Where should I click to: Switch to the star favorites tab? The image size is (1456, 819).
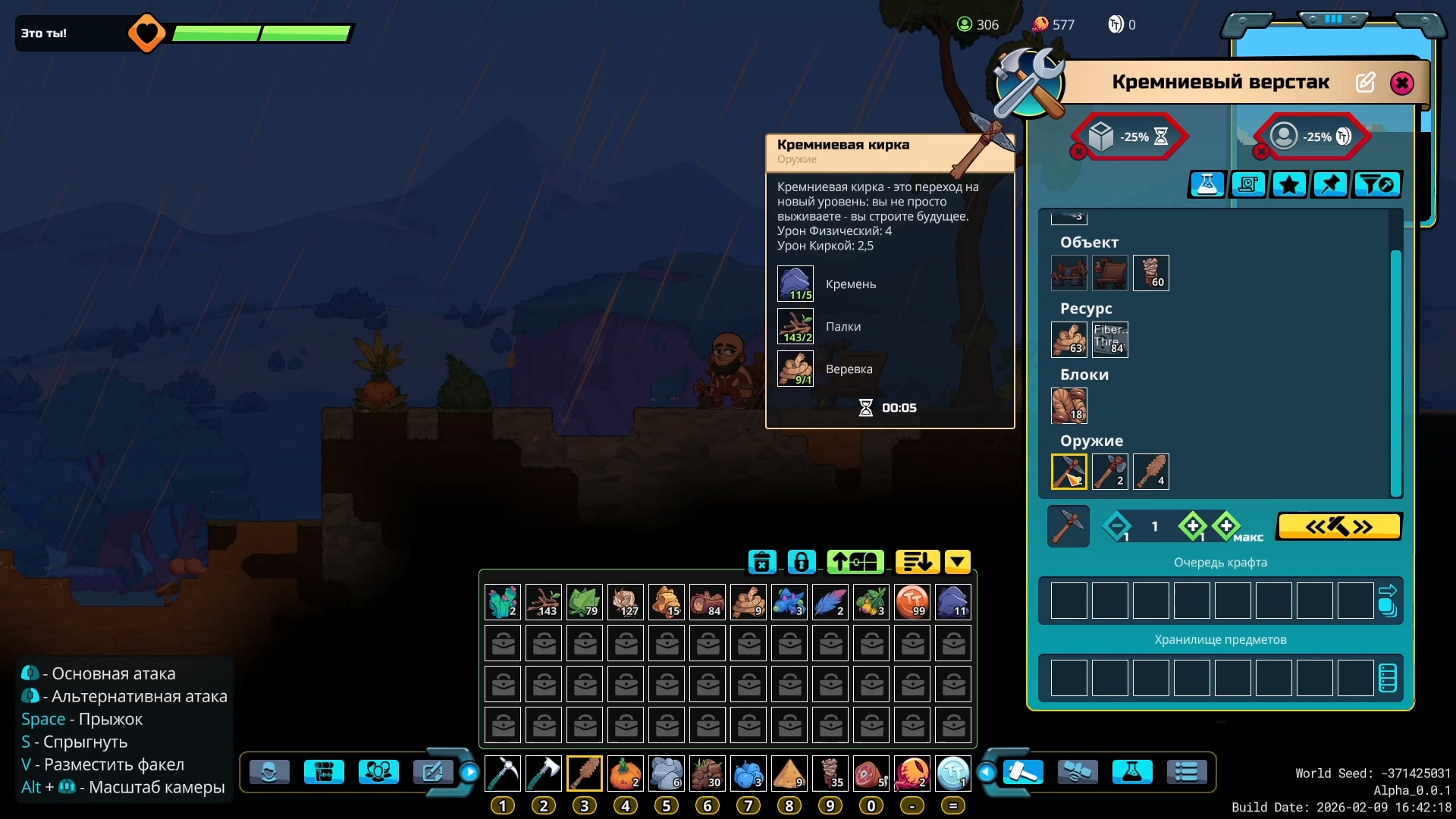tap(1289, 184)
